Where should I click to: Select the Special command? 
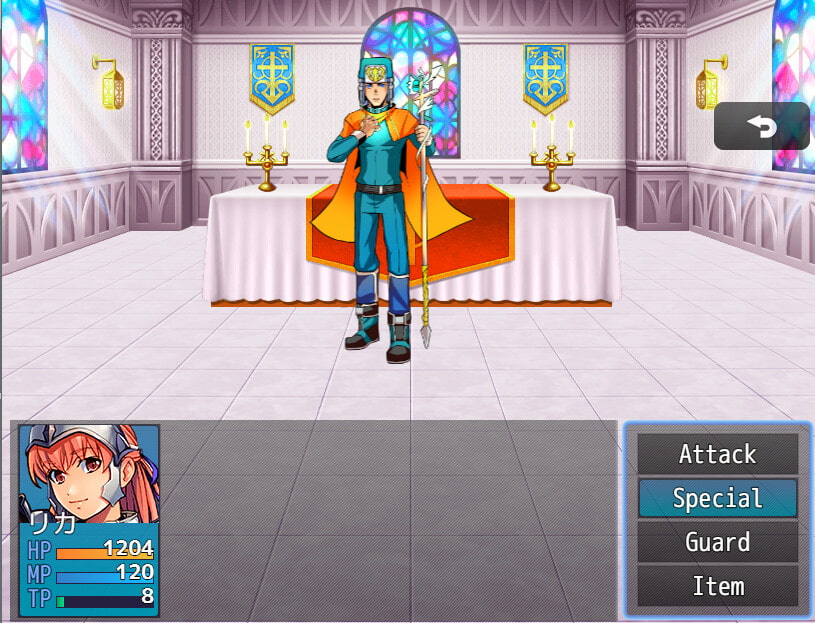pos(717,498)
